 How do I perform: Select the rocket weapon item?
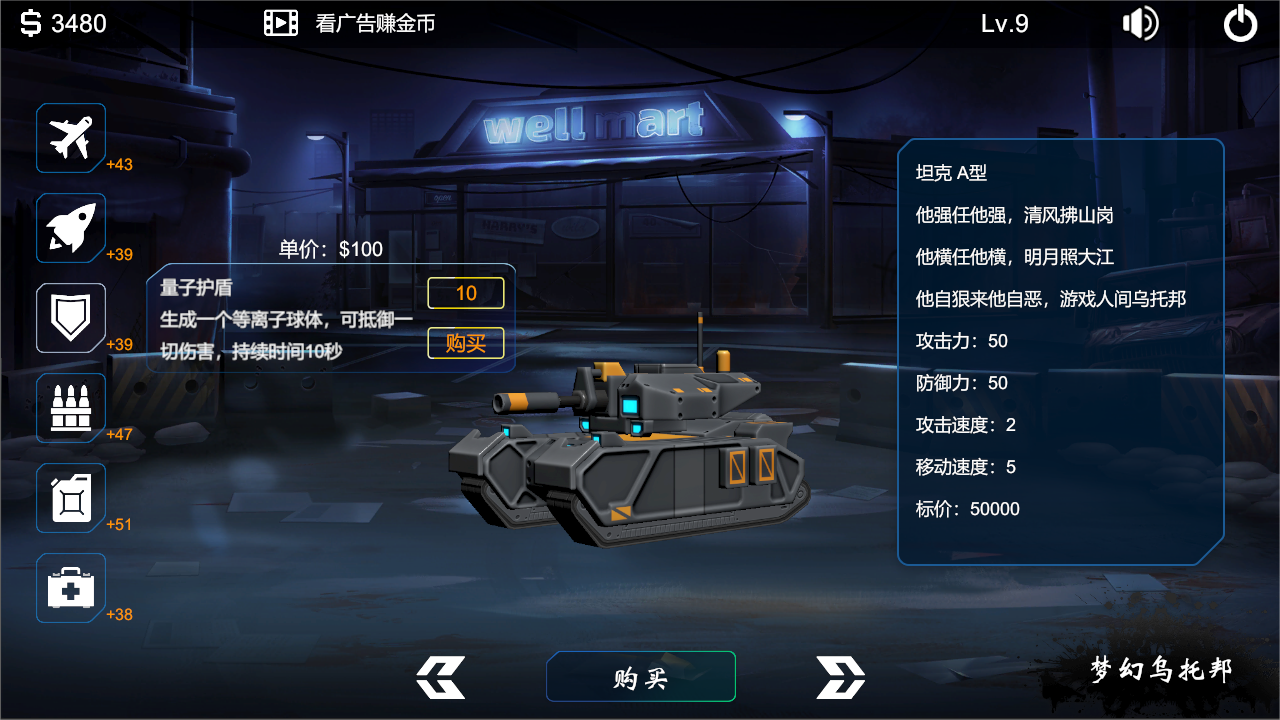coord(70,227)
